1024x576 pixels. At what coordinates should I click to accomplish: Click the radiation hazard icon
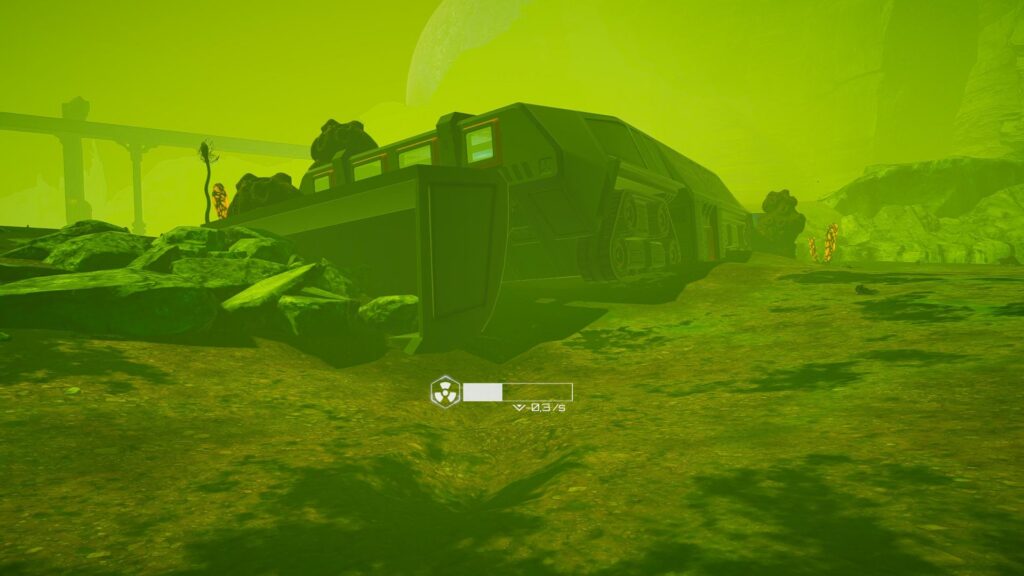coord(445,390)
